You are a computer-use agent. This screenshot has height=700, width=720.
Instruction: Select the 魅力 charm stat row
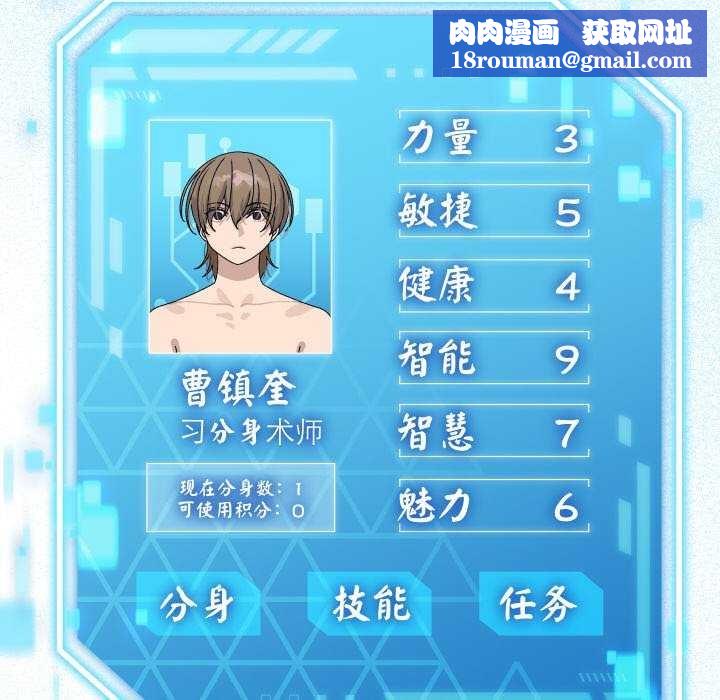[493, 506]
